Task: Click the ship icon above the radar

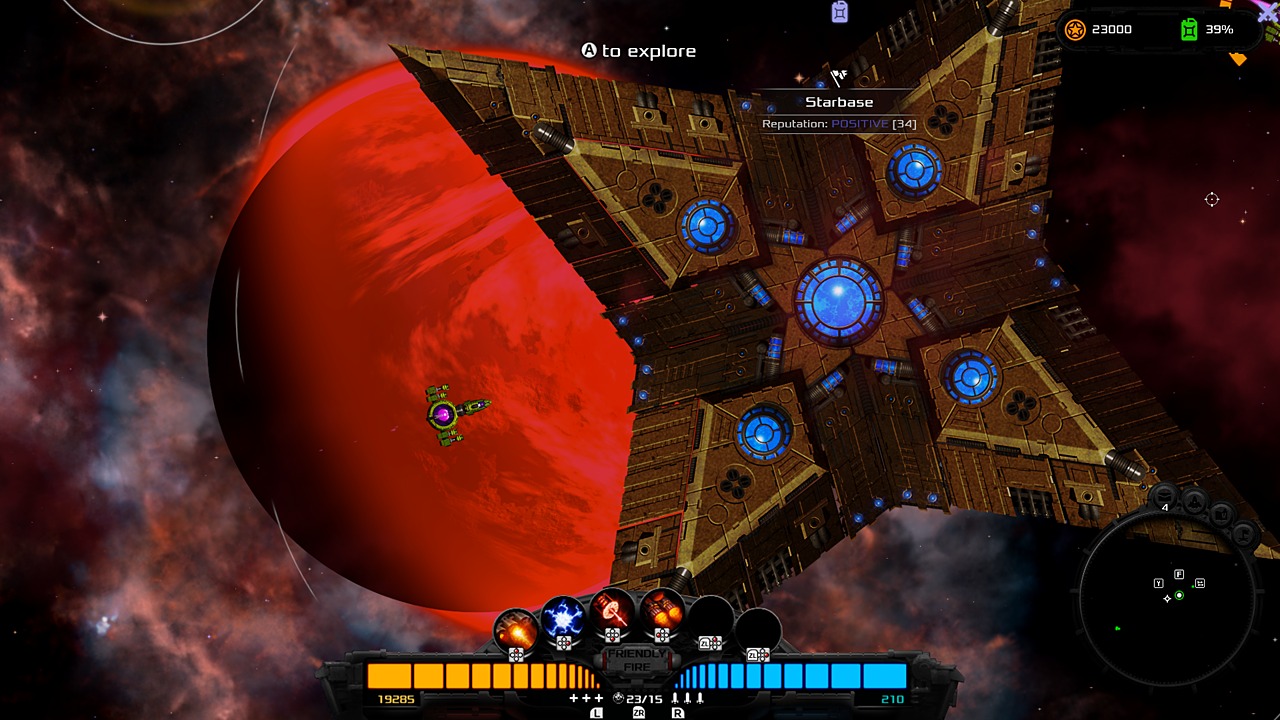Action: pyautogui.click(x=1194, y=500)
